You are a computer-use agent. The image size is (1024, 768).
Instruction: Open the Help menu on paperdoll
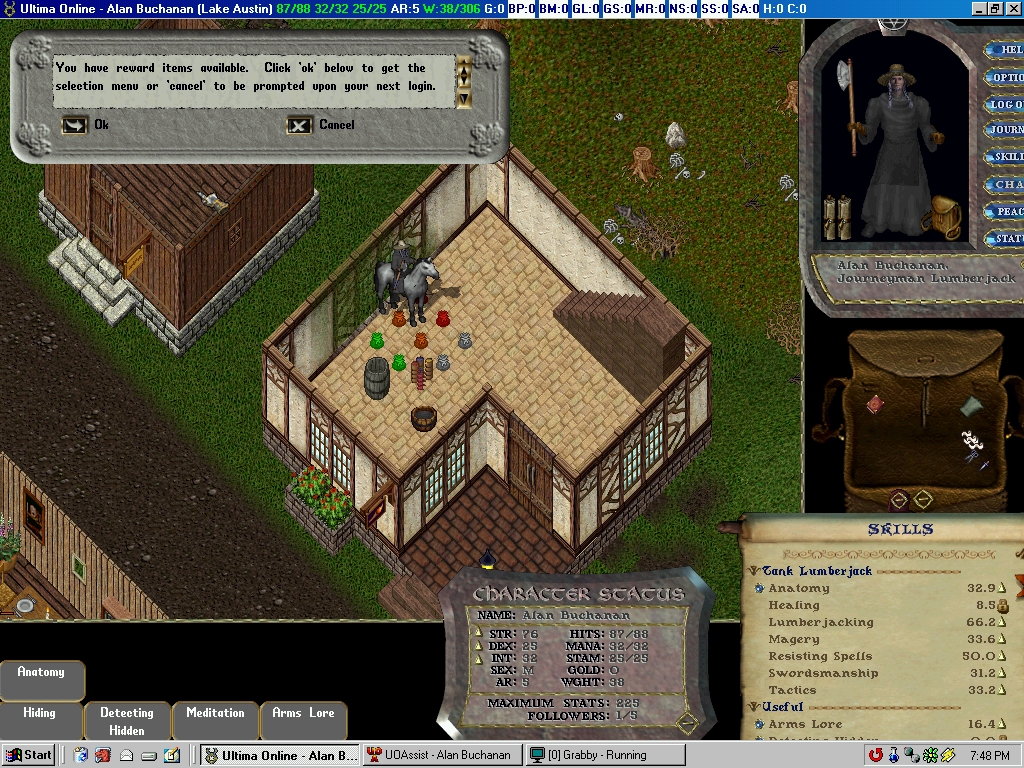tap(1004, 50)
